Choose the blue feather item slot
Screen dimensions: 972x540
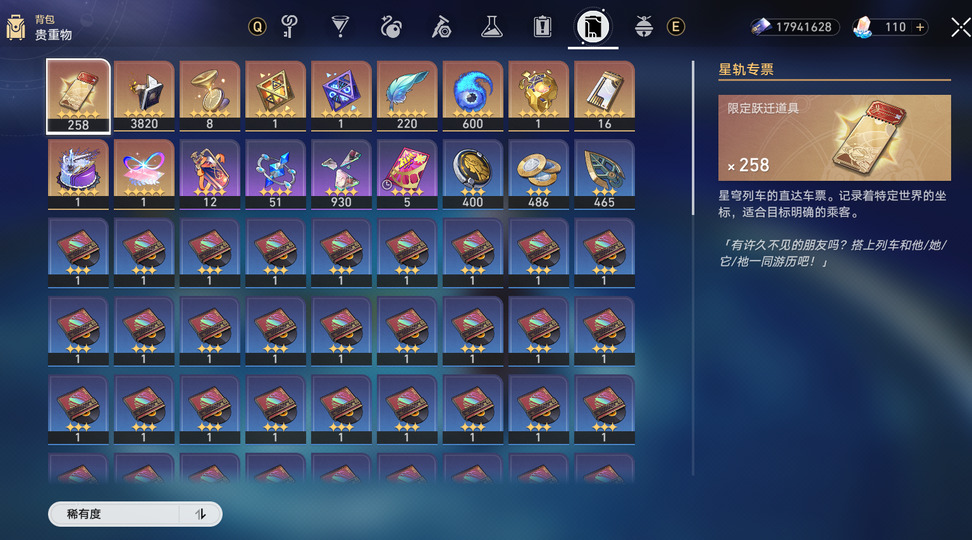point(406,96)
